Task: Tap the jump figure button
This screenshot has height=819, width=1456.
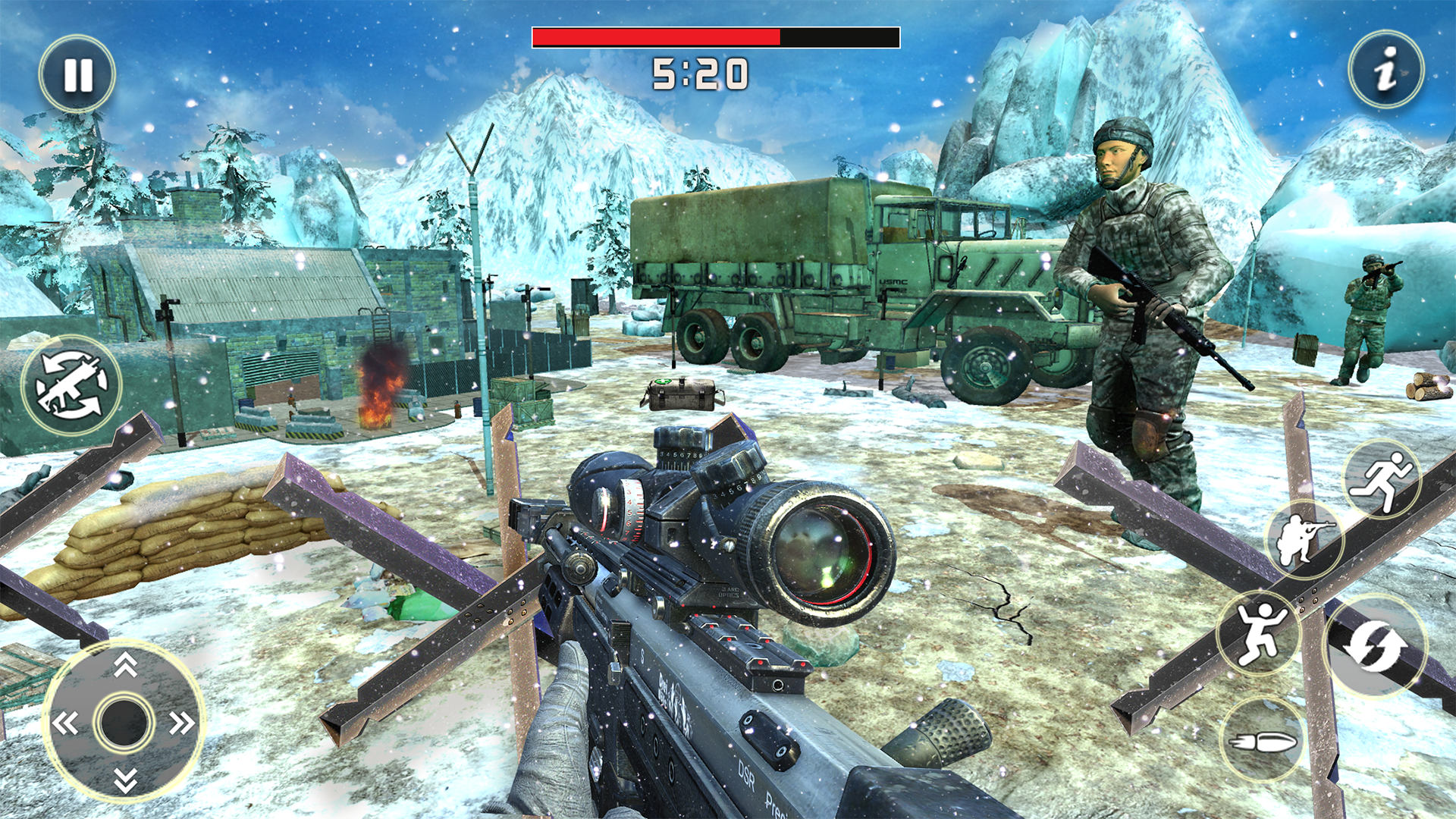Action: [x=1259, y=633]
